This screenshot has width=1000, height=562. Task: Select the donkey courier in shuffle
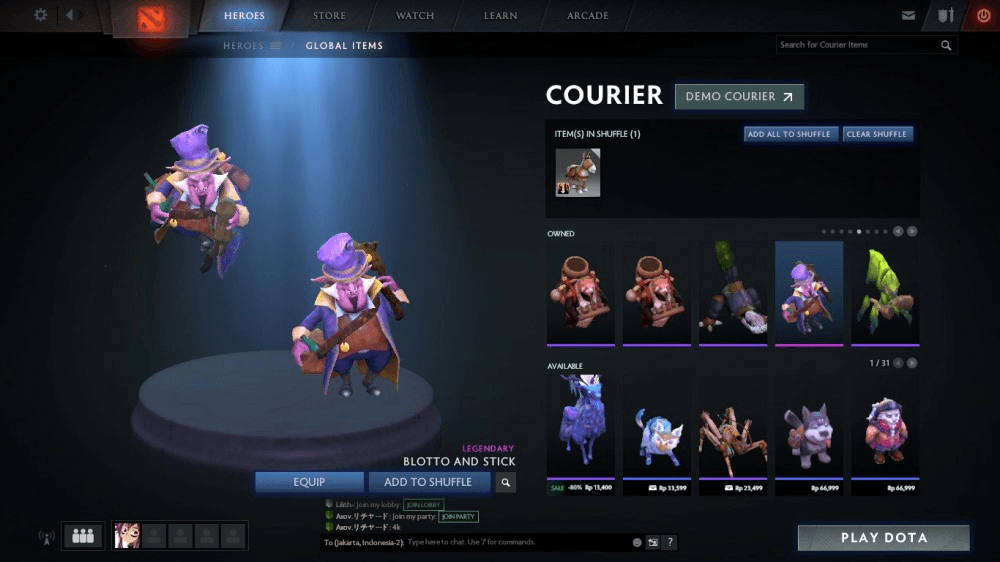(x=578, y=172)
